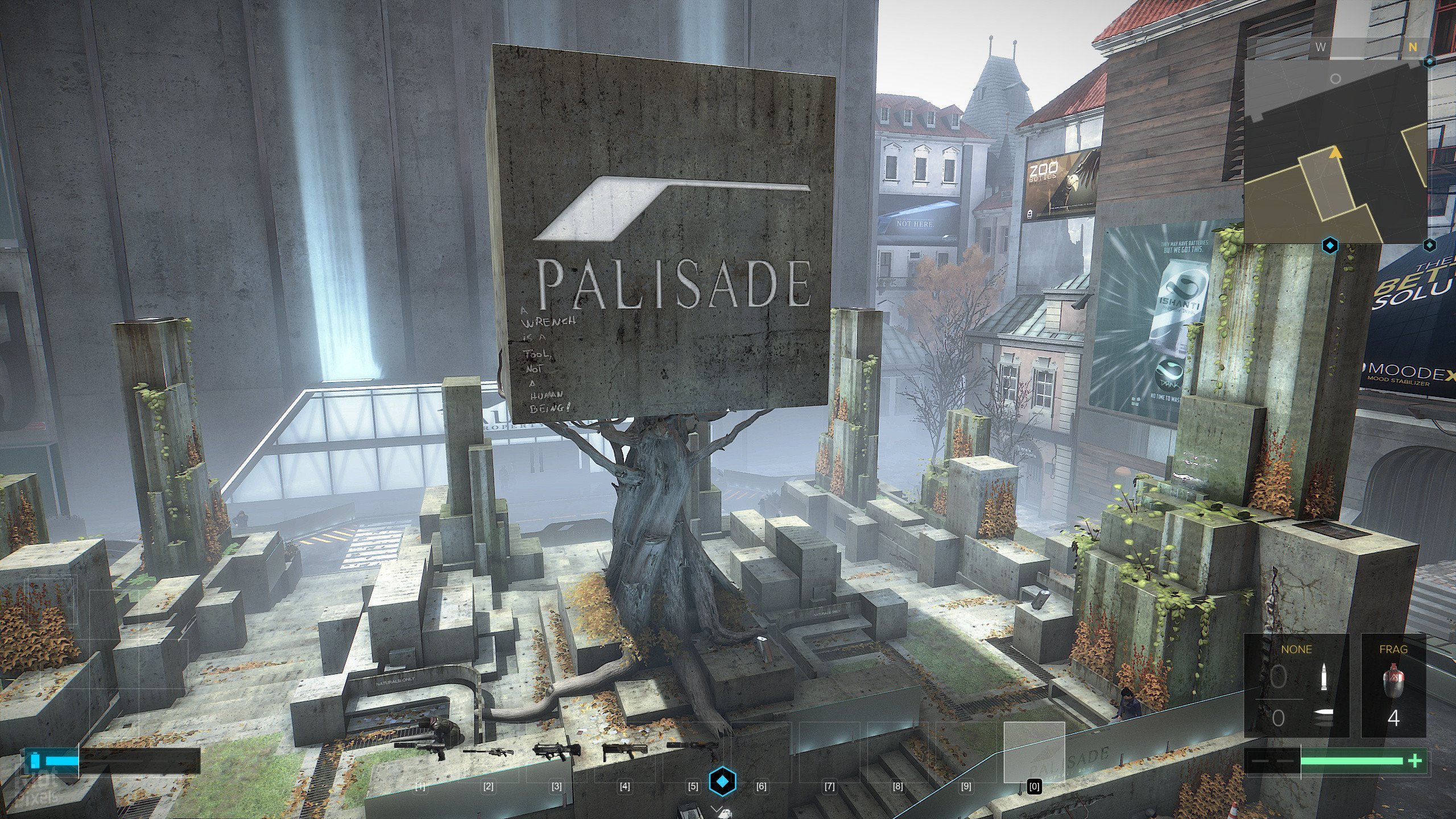Click the compass strip's N heading
Screen dimensions: 1456x819
click(x=1413, y=48)
